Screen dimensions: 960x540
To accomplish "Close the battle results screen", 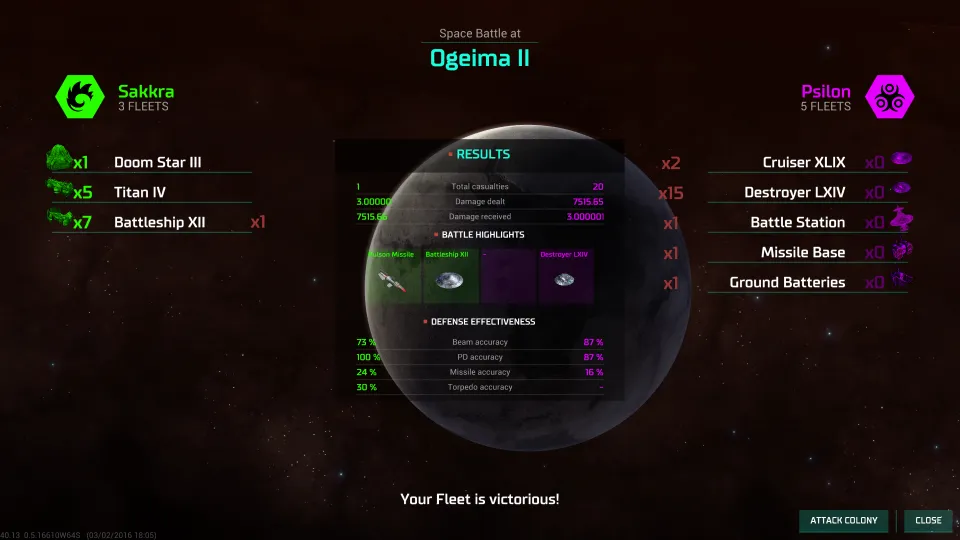I will 928,520.
